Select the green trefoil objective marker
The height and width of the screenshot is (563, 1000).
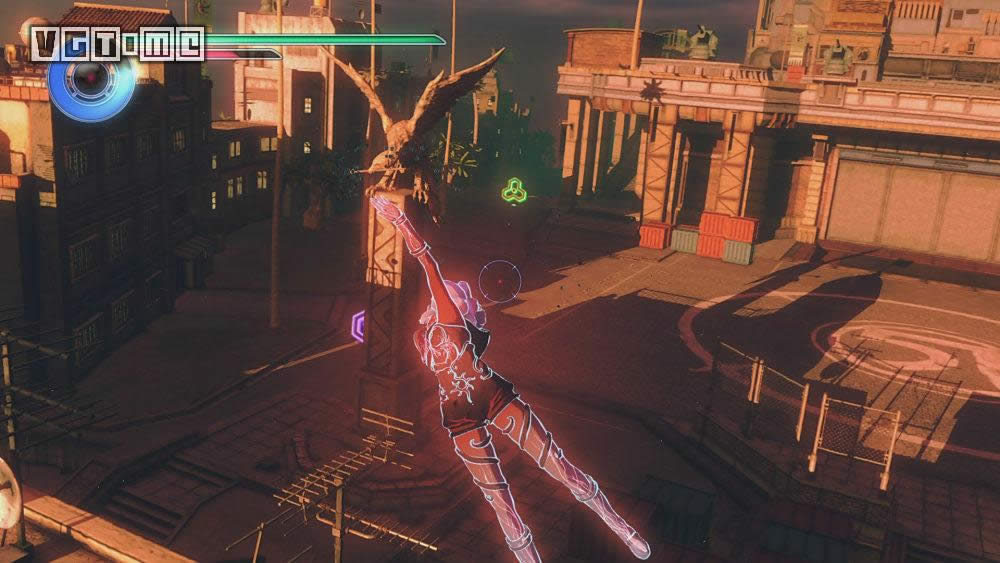(x=514, y=189)
